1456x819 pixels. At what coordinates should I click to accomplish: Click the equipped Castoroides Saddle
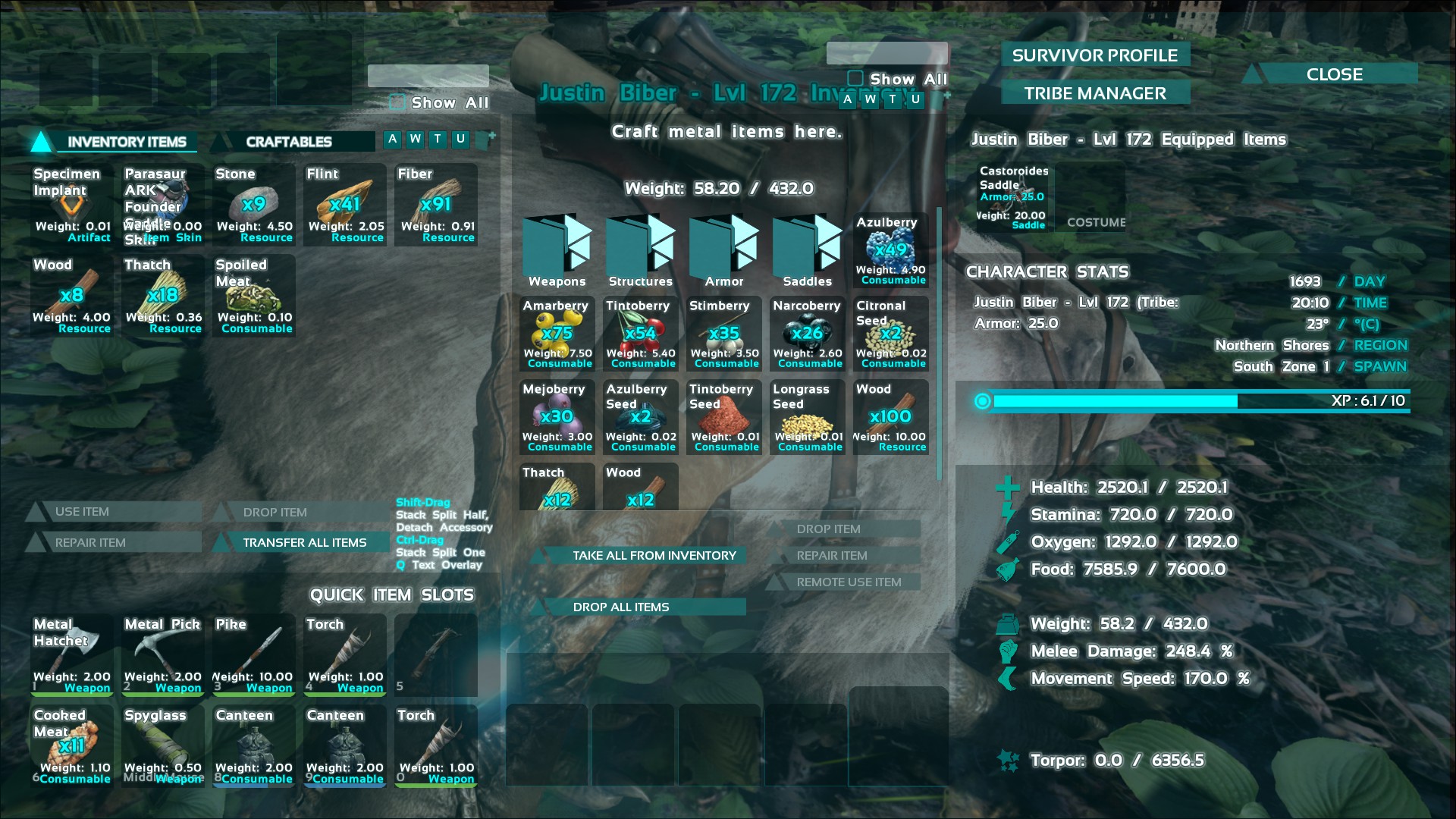pos(1014,197)
